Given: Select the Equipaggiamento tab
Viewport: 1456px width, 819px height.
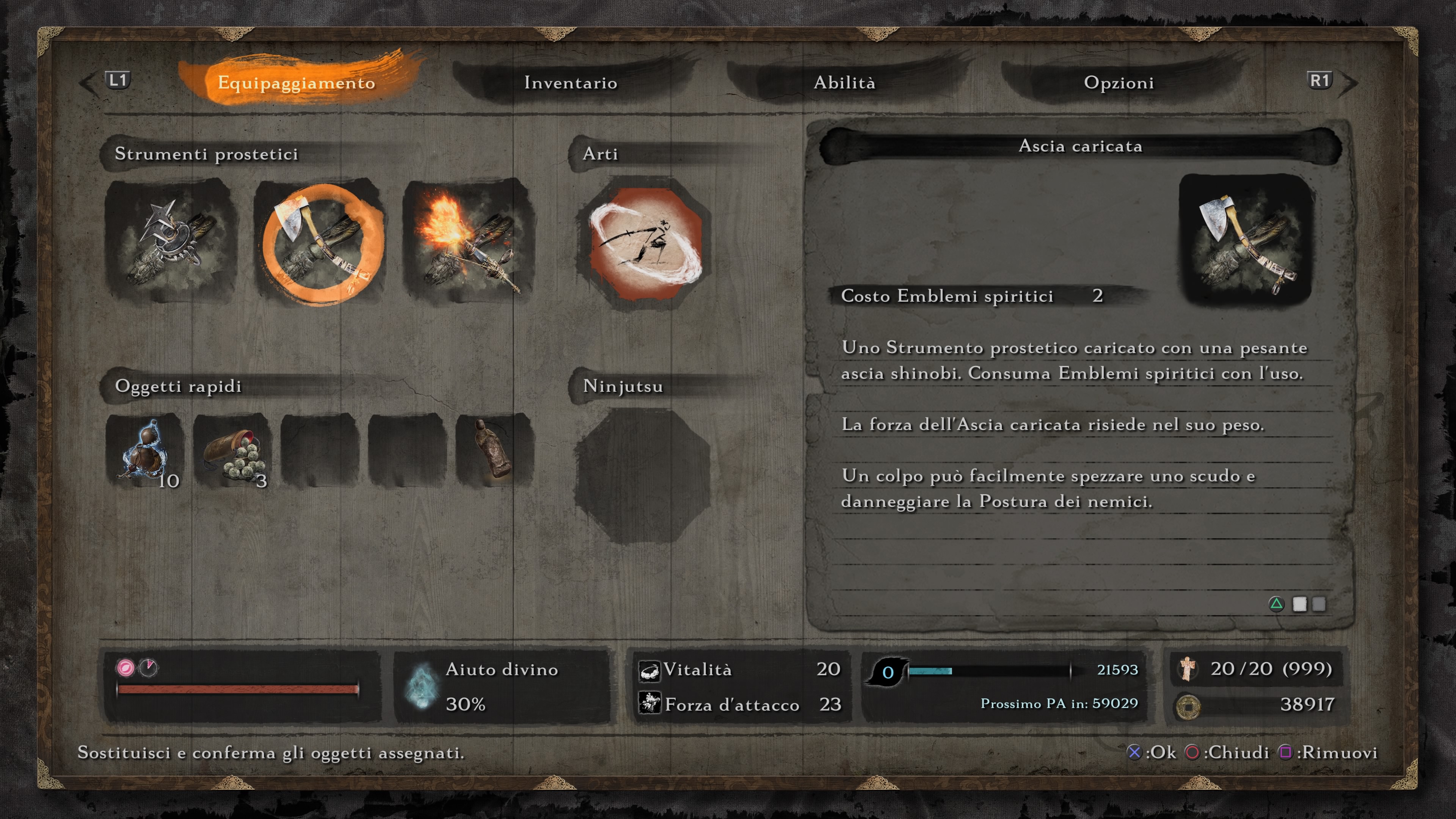Looking at the screenshot, I should click(x=296, y=83).
